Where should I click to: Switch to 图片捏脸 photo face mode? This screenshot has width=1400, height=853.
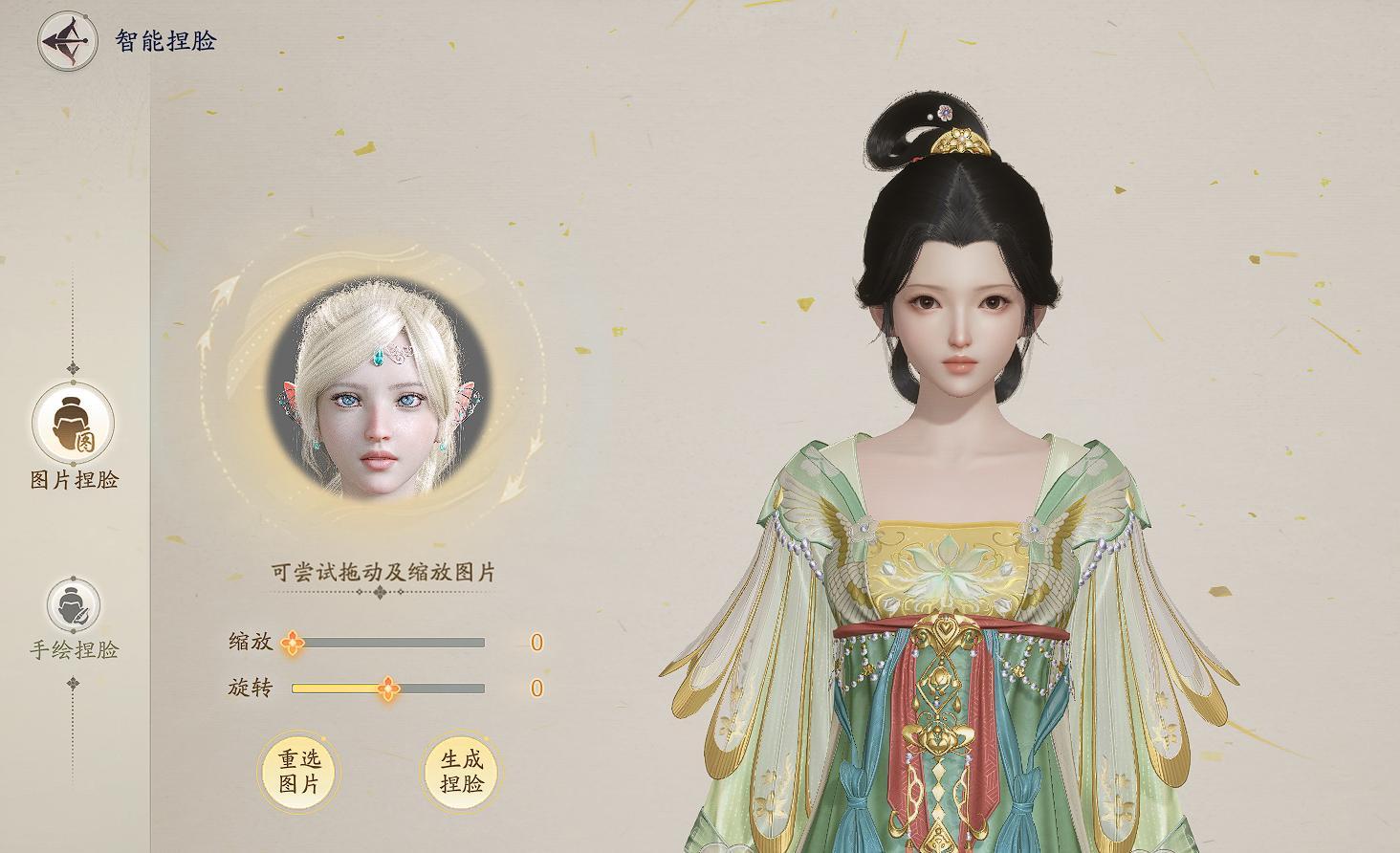coord(74,424)
